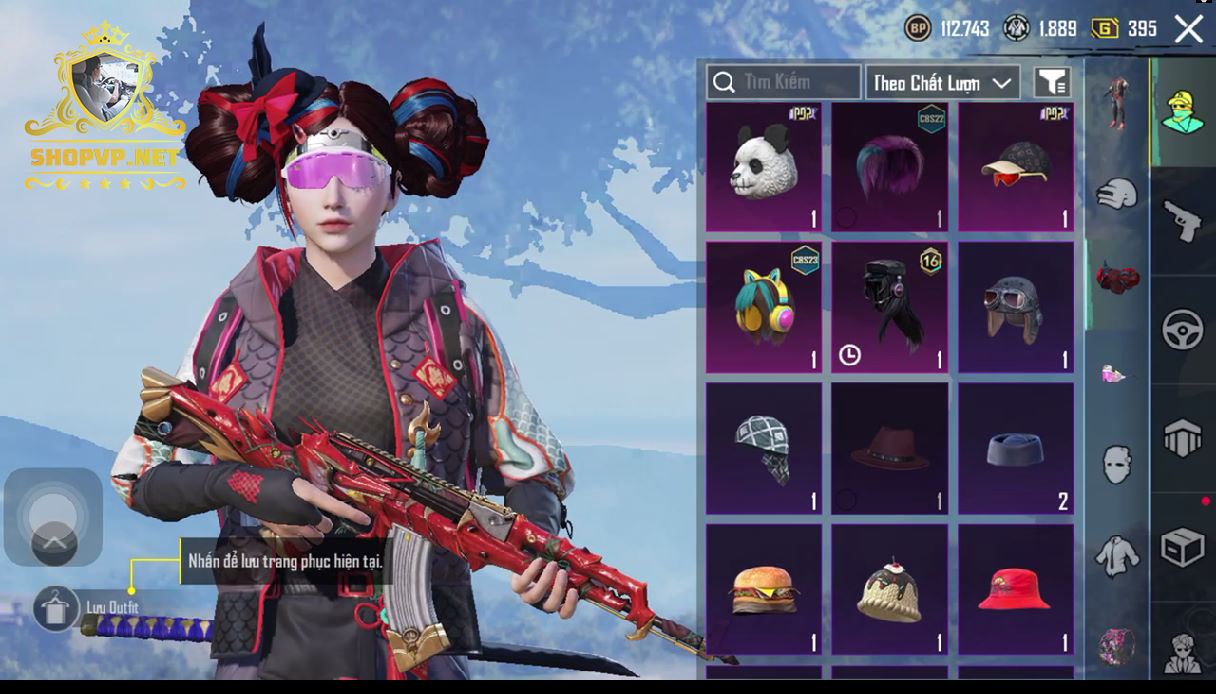
Task: Choose the brown fedora hat
Action: click(889, 449)
